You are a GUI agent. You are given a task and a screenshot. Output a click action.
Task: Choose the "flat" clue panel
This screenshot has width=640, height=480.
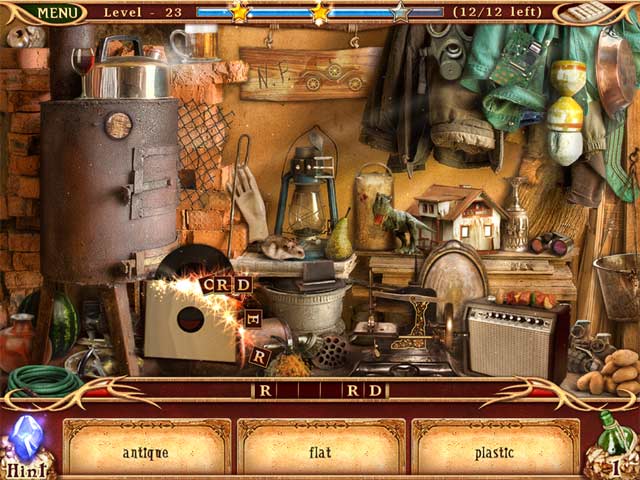point(320,452)
